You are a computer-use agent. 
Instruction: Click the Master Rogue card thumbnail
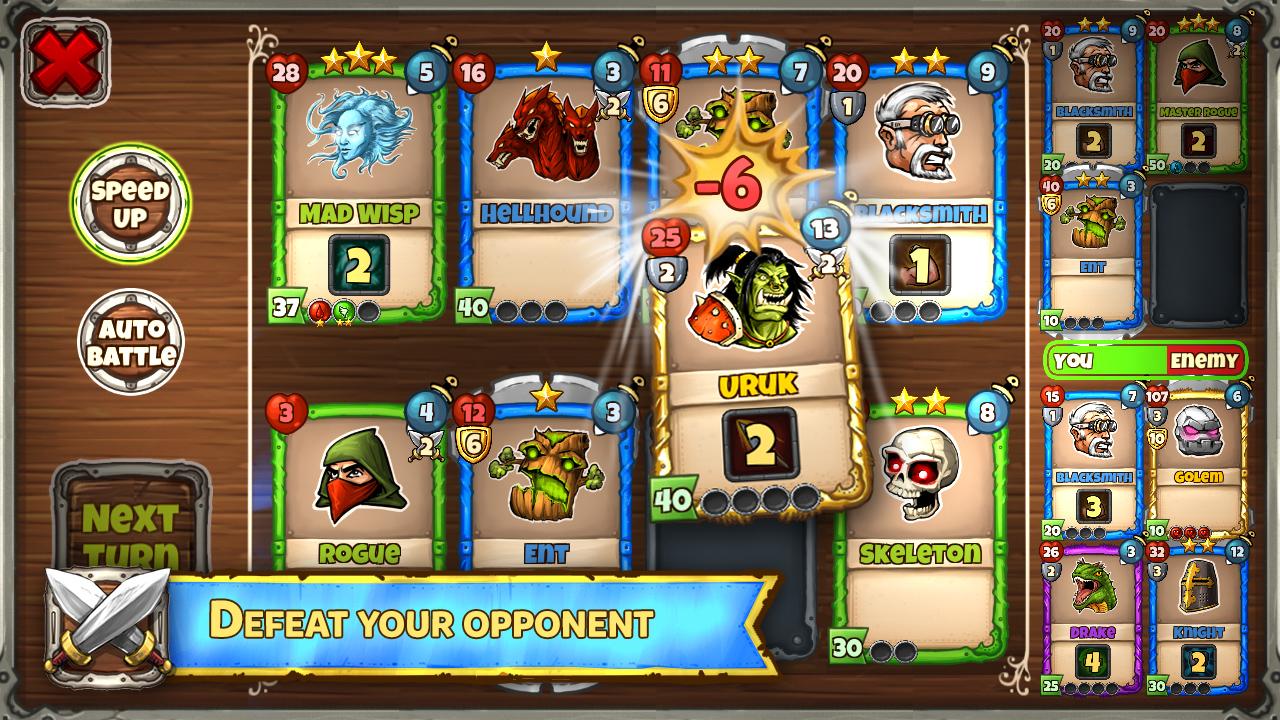tap(1199, 95)
